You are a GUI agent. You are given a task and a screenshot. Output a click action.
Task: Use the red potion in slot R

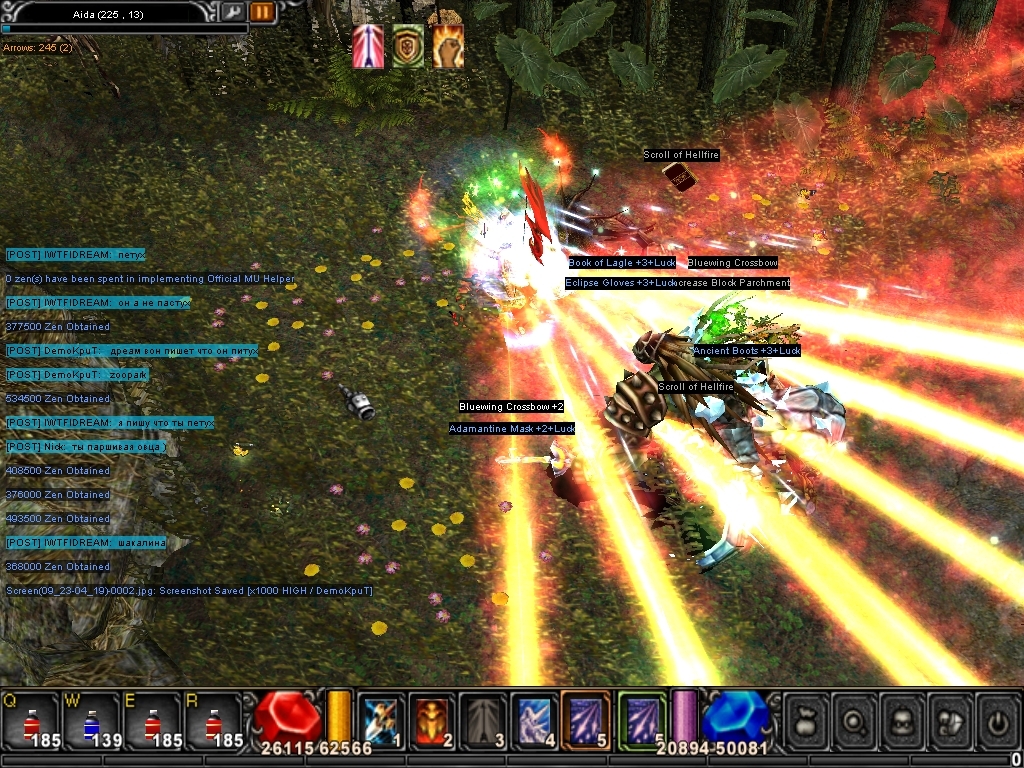(x=212, y=718)
